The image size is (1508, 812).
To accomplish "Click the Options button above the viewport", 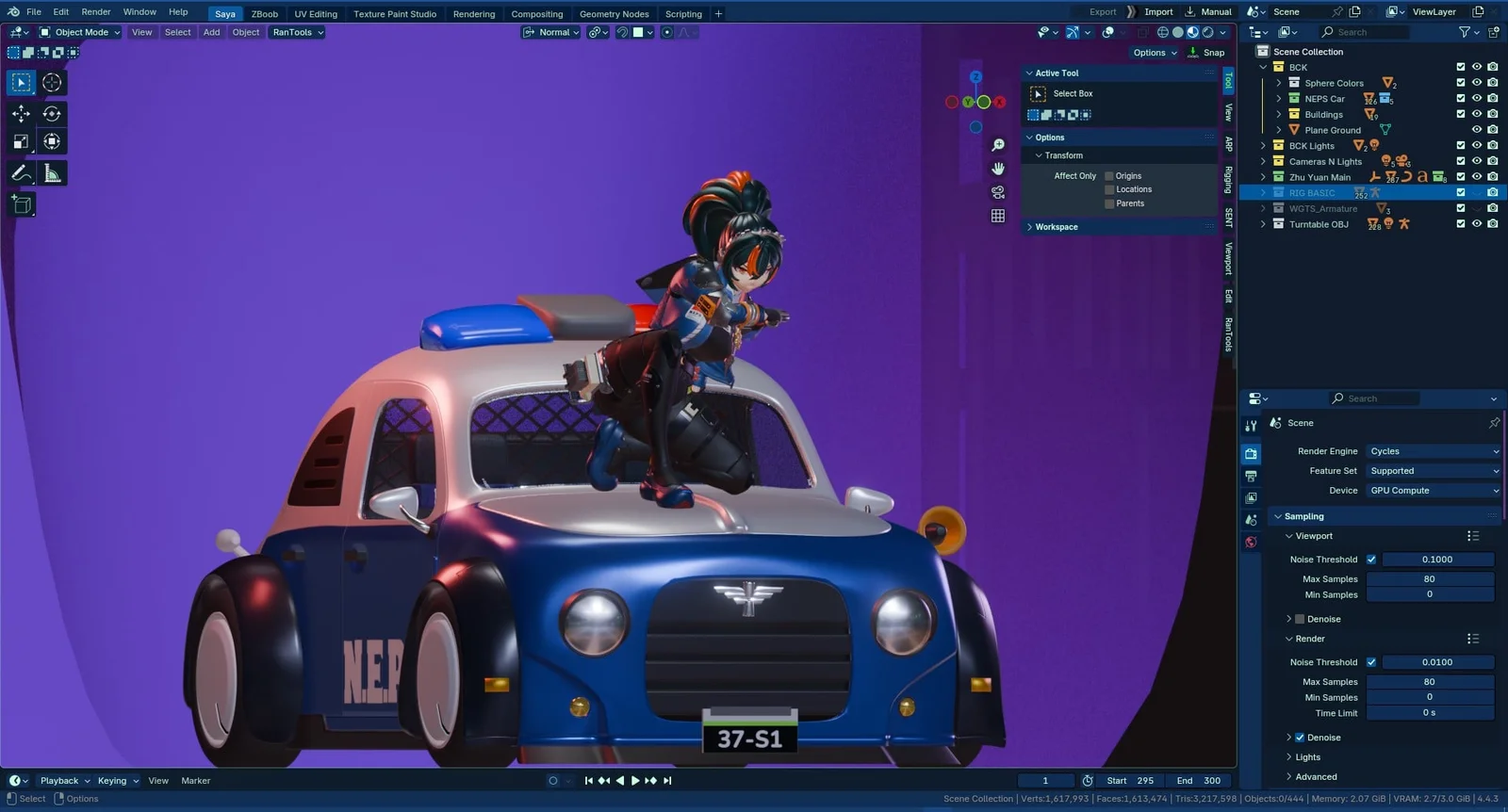I will point(1149,52).
